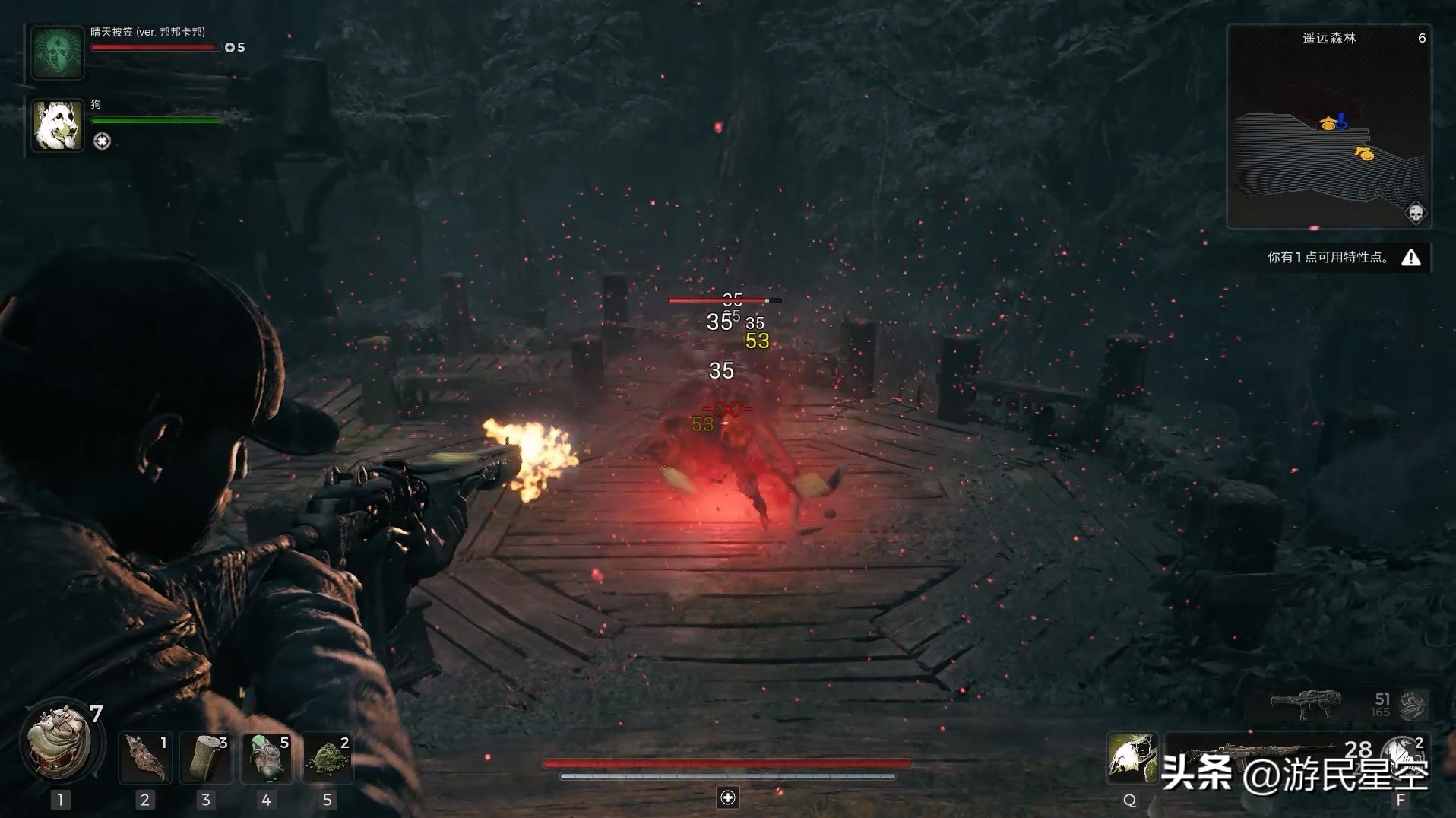The width and height of the screenshot is (1456, 818).
Task: Use the green powder pile item
Action: 328,757
